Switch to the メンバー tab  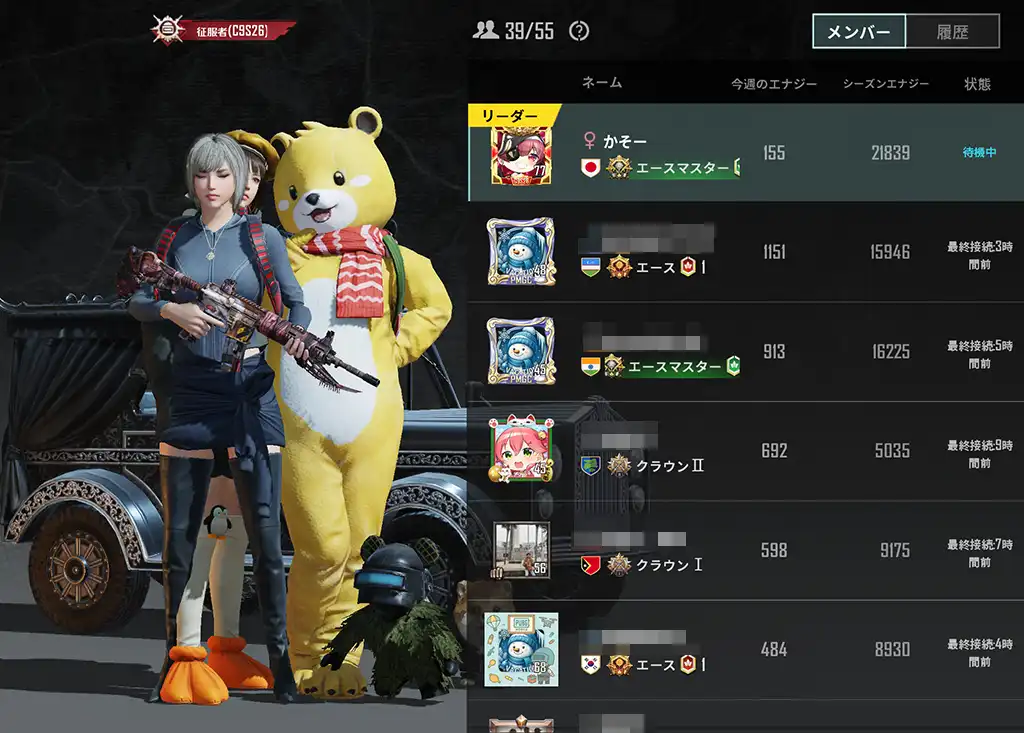[859, 31]
